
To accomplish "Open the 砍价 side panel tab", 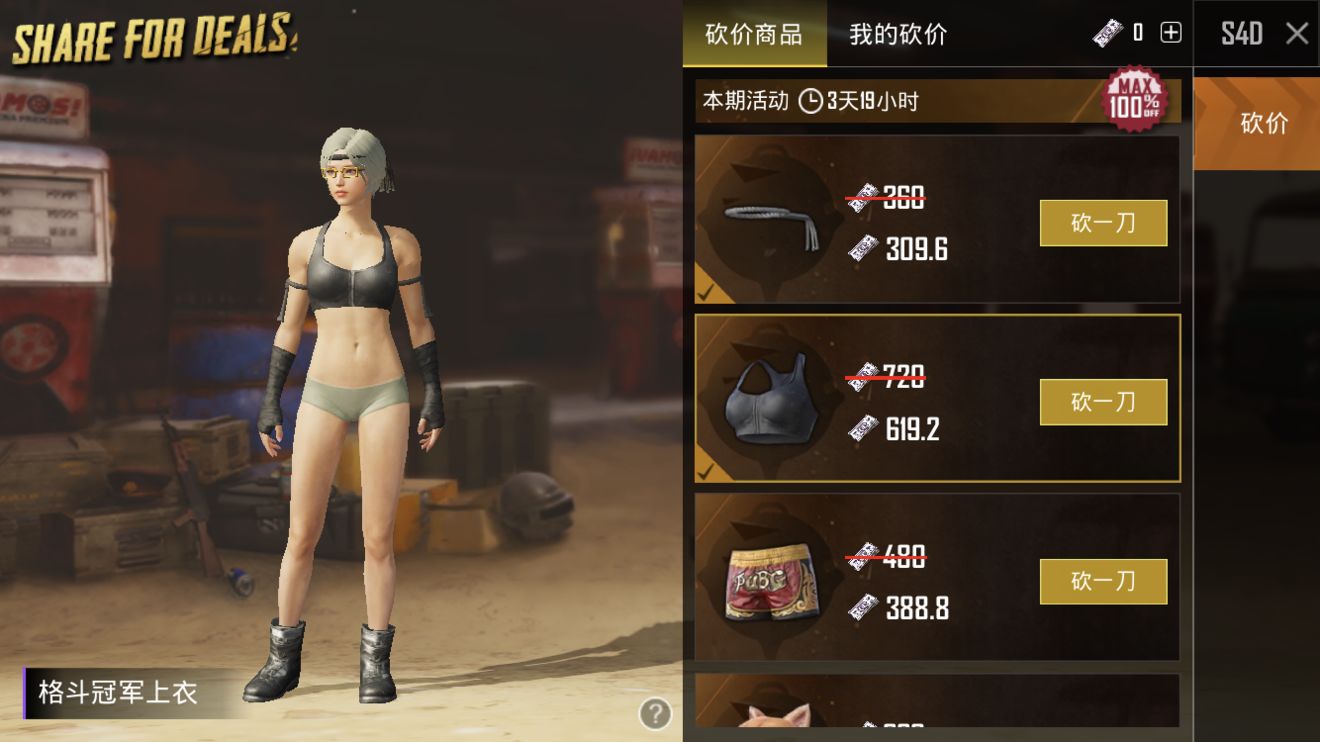I will (x=1256, y=122).
